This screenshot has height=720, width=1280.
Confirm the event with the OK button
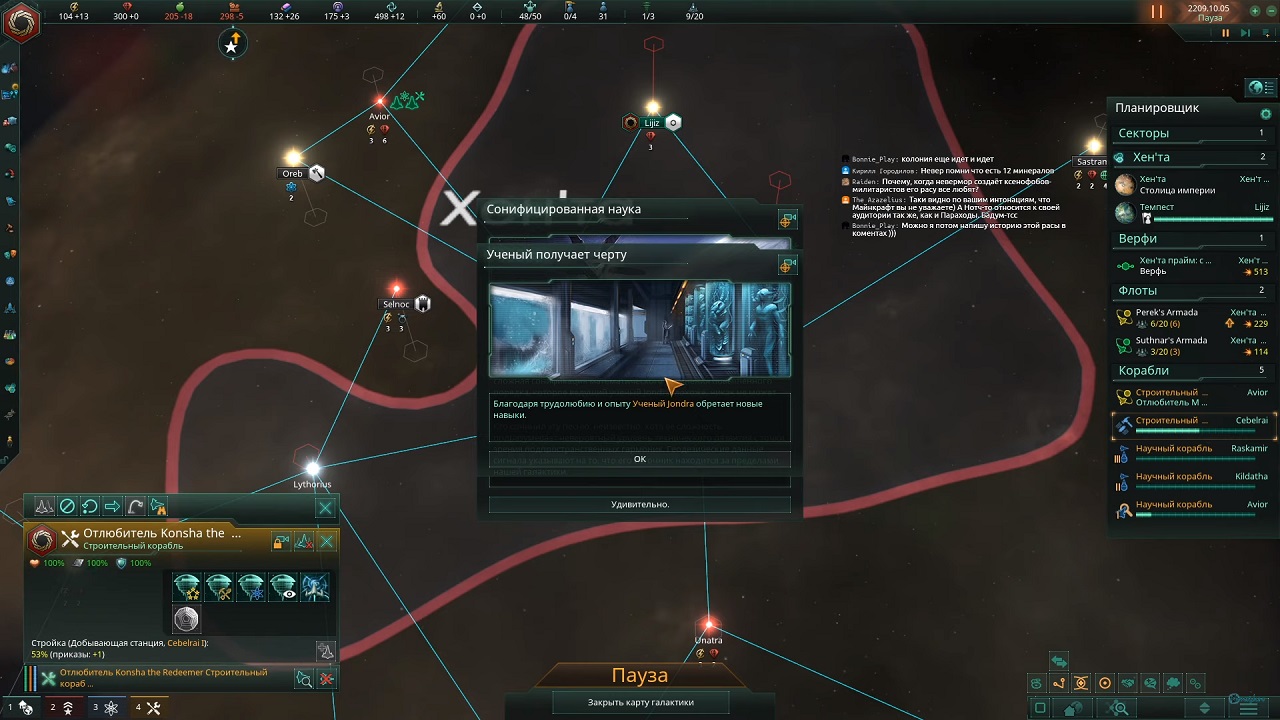(639, 459)
